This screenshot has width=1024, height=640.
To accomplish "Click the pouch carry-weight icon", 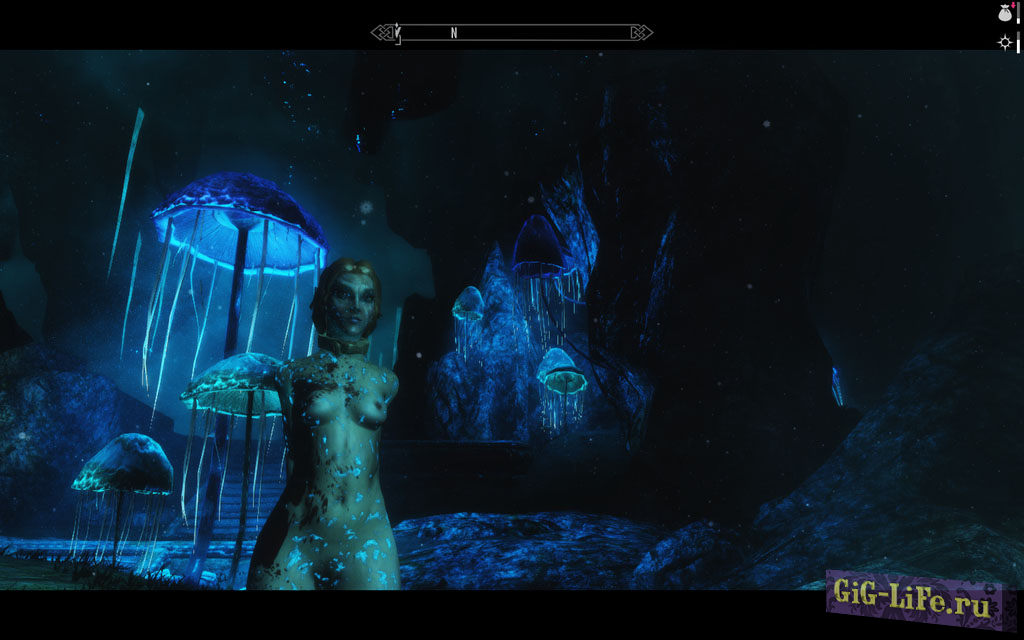I will point(1004,13).
